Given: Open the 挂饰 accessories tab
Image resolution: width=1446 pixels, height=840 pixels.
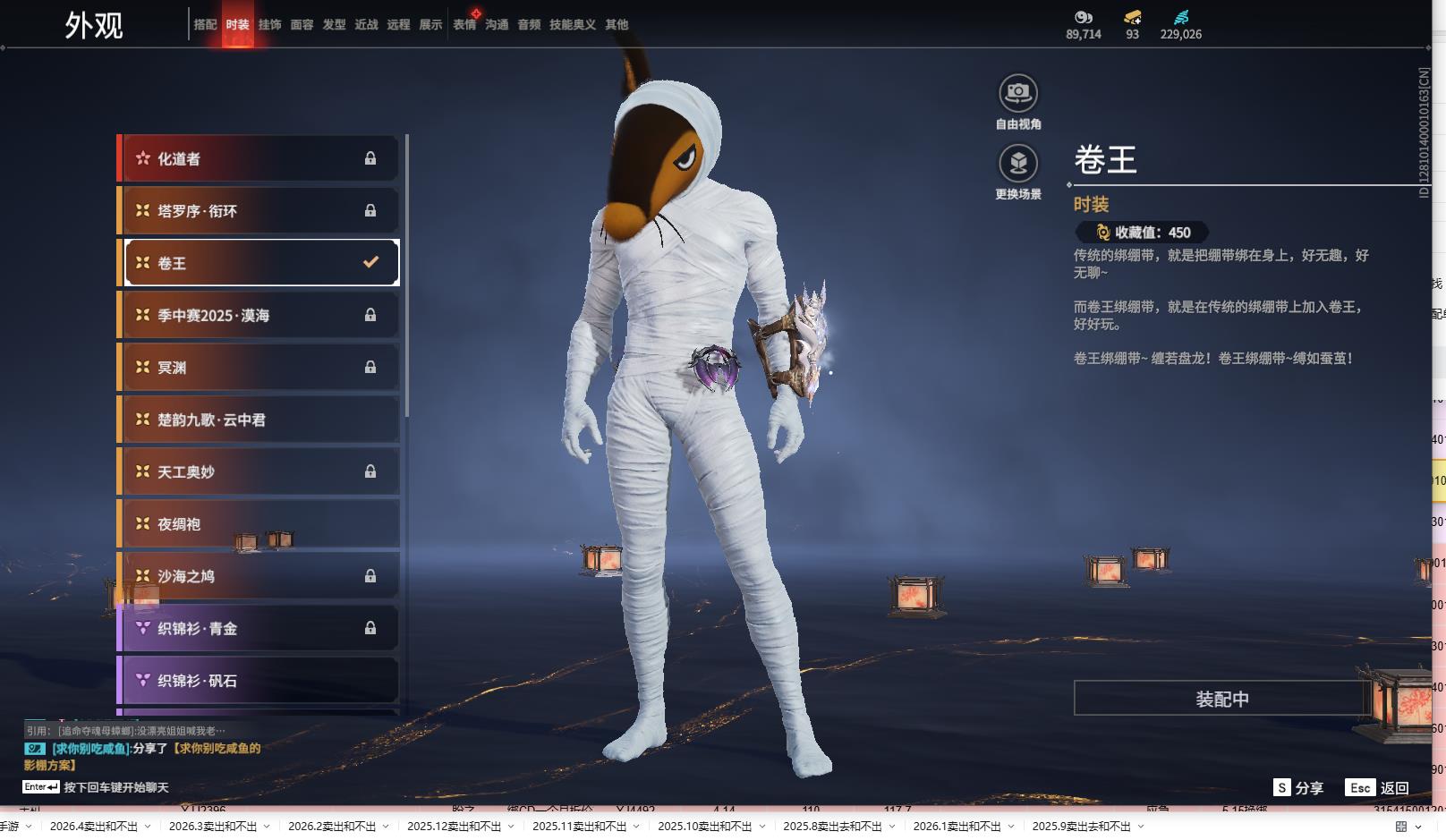Looking at the screenshot, I should pos(269,25).
